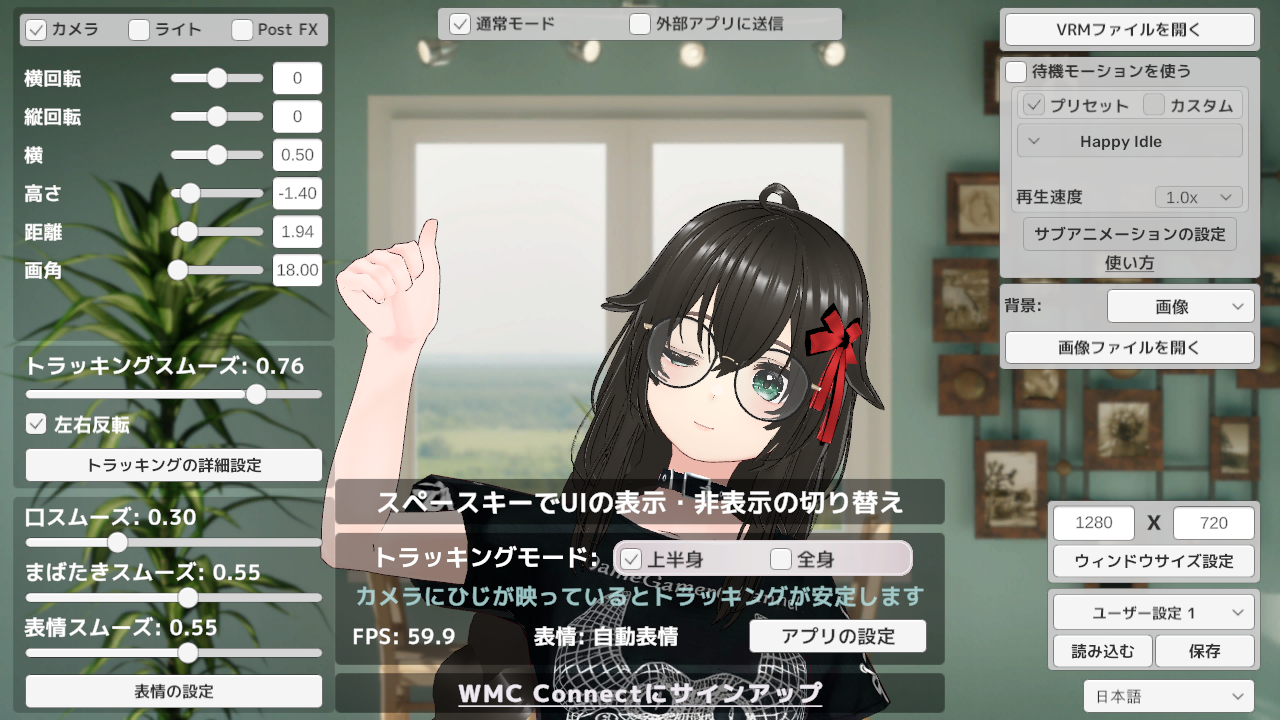Change the 背景 dropdown set to 画像
Screen dimensions: 1280x720
[x=1180, y=307]
